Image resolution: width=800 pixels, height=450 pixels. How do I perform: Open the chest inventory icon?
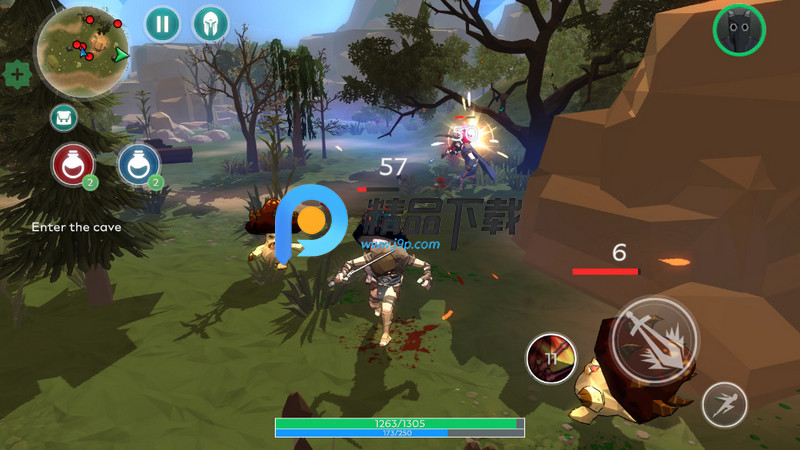click(x=64, y=118)
